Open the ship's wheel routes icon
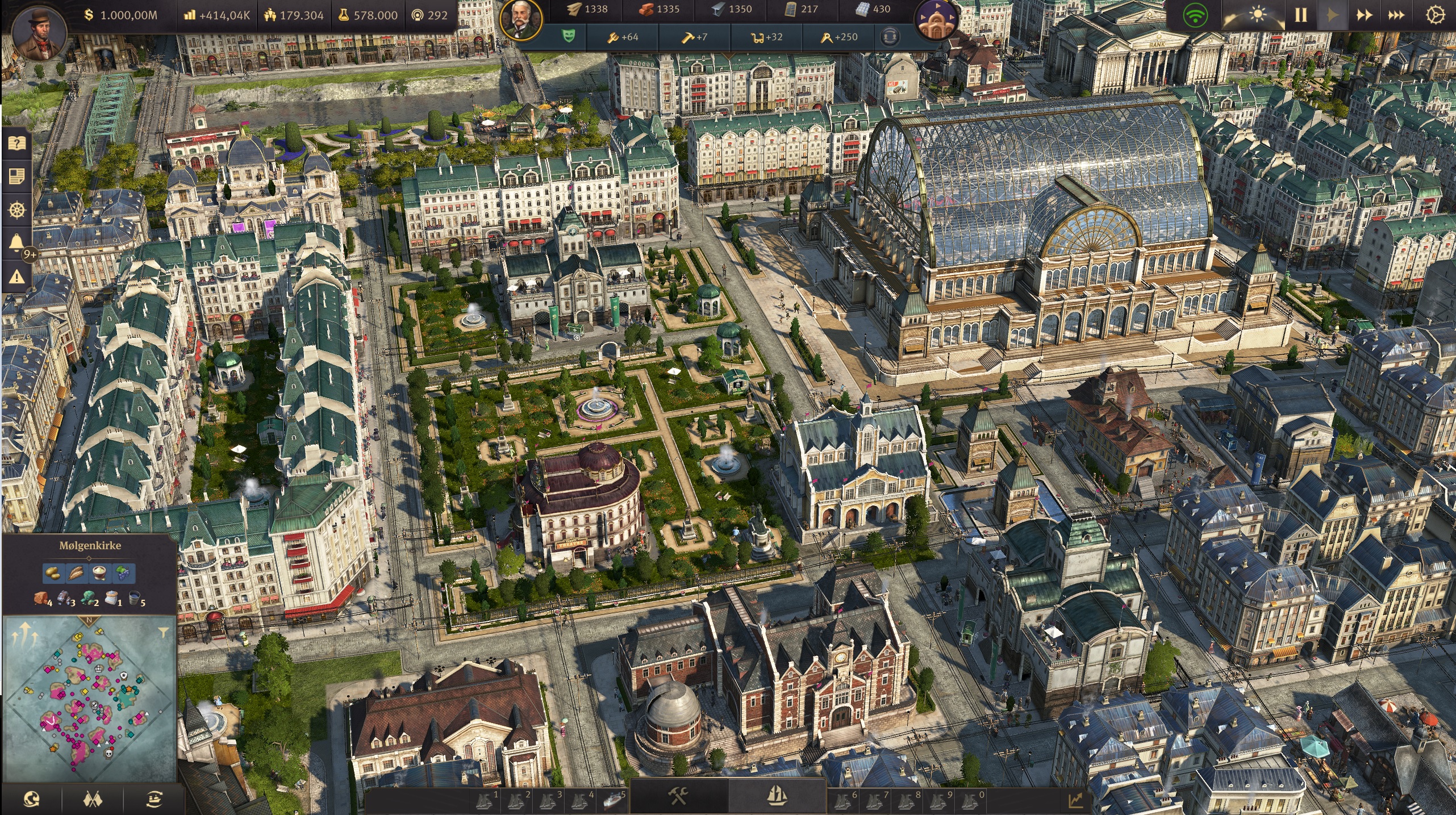 tap(16, 208)
